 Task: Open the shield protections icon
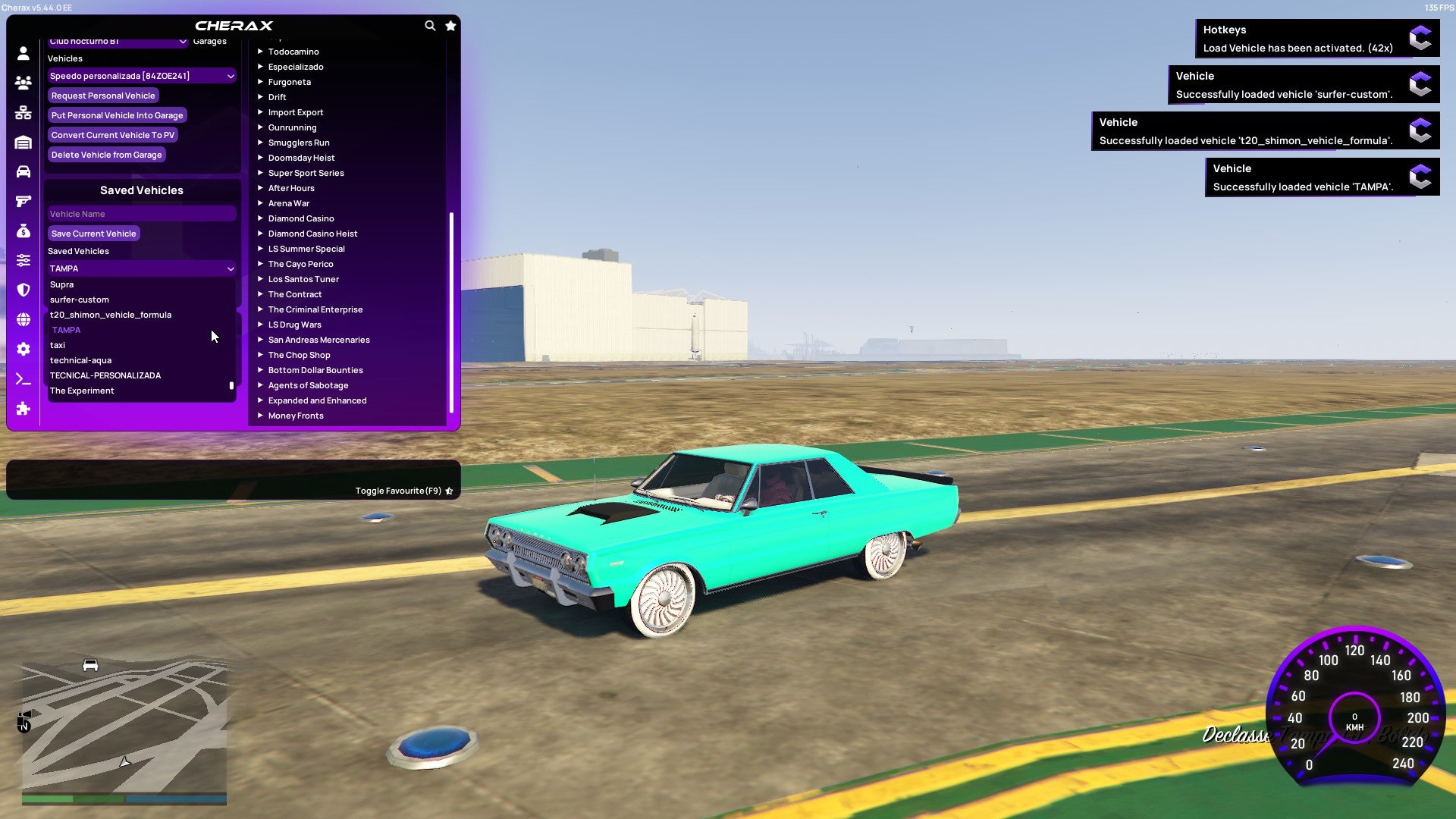click(23, 290)
